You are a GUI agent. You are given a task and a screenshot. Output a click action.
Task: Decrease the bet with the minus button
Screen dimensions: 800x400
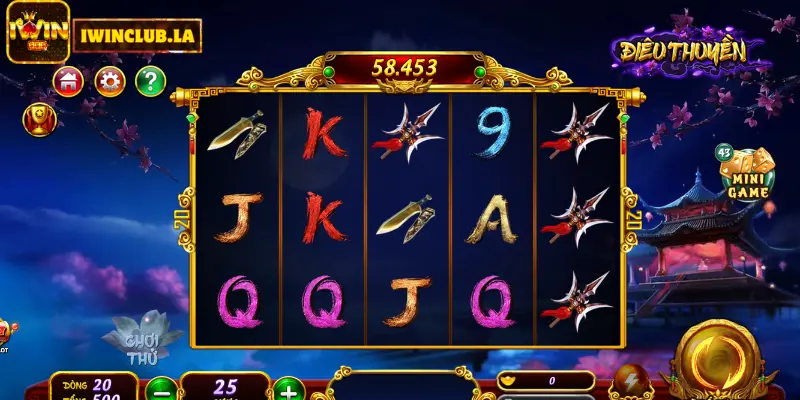160,389
